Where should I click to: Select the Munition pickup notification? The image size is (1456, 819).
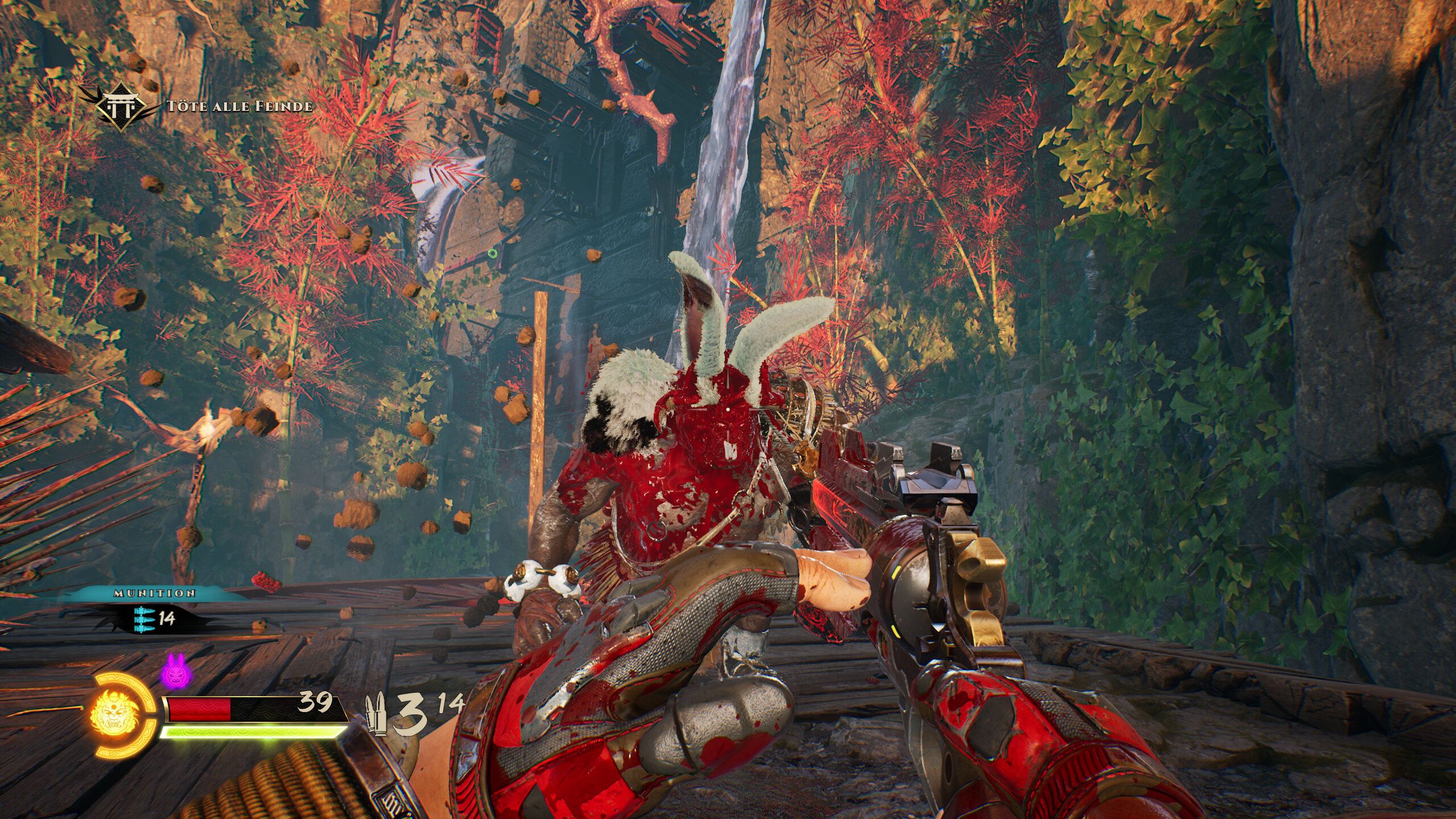click(x=155, y=610)
